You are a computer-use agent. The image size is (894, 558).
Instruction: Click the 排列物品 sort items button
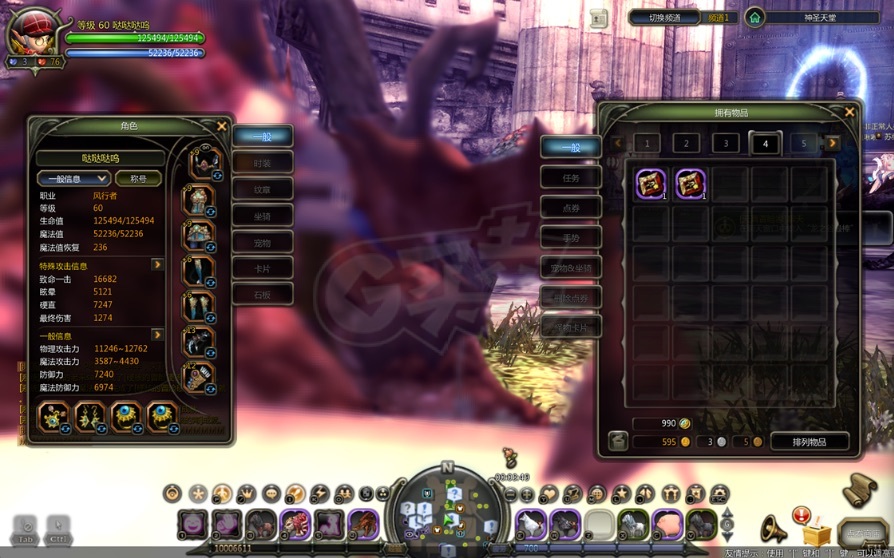click(x=809, y=441)
